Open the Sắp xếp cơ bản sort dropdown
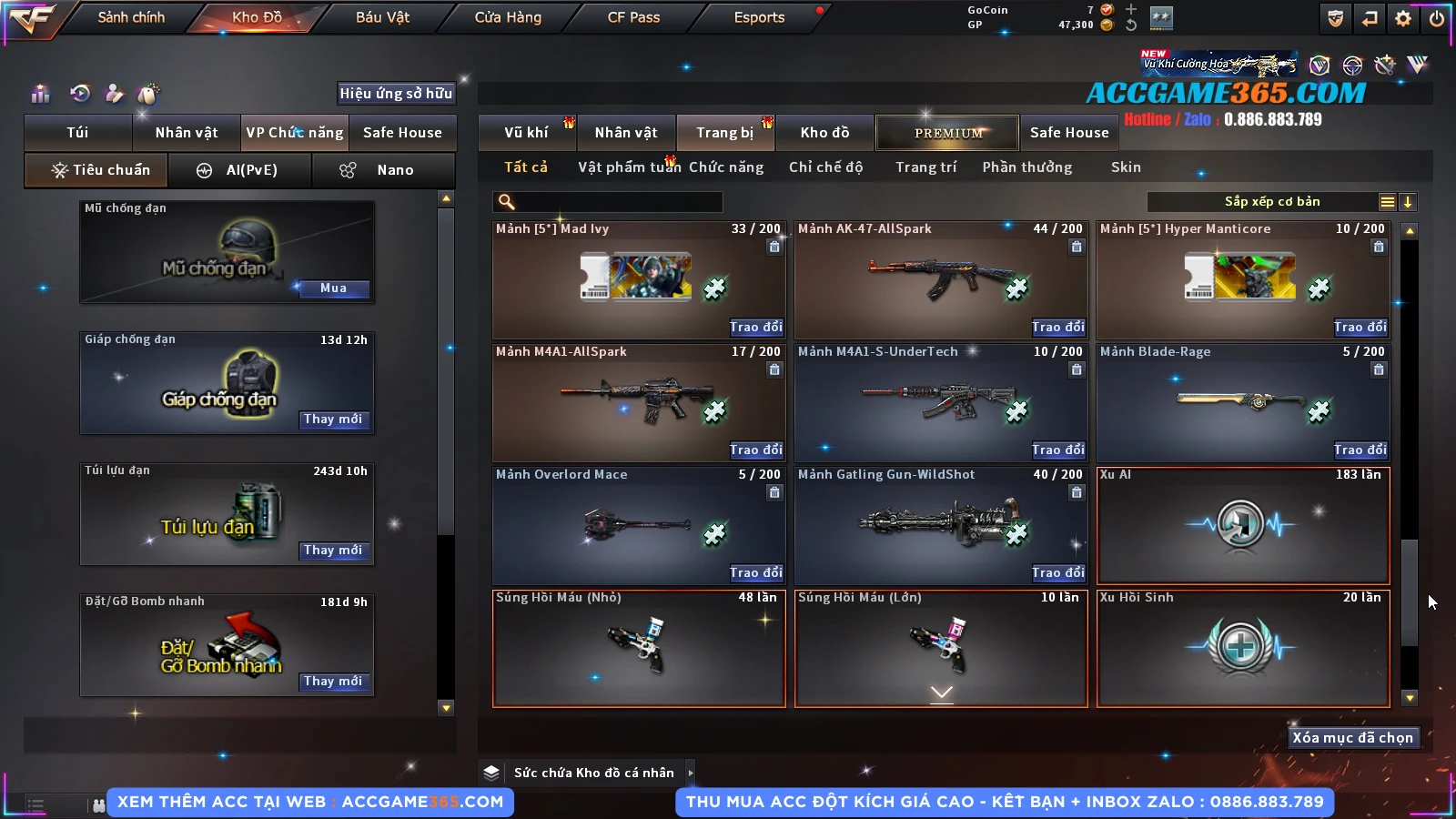The height and width of the screenshot is (819, 1456). (1271, 202)
